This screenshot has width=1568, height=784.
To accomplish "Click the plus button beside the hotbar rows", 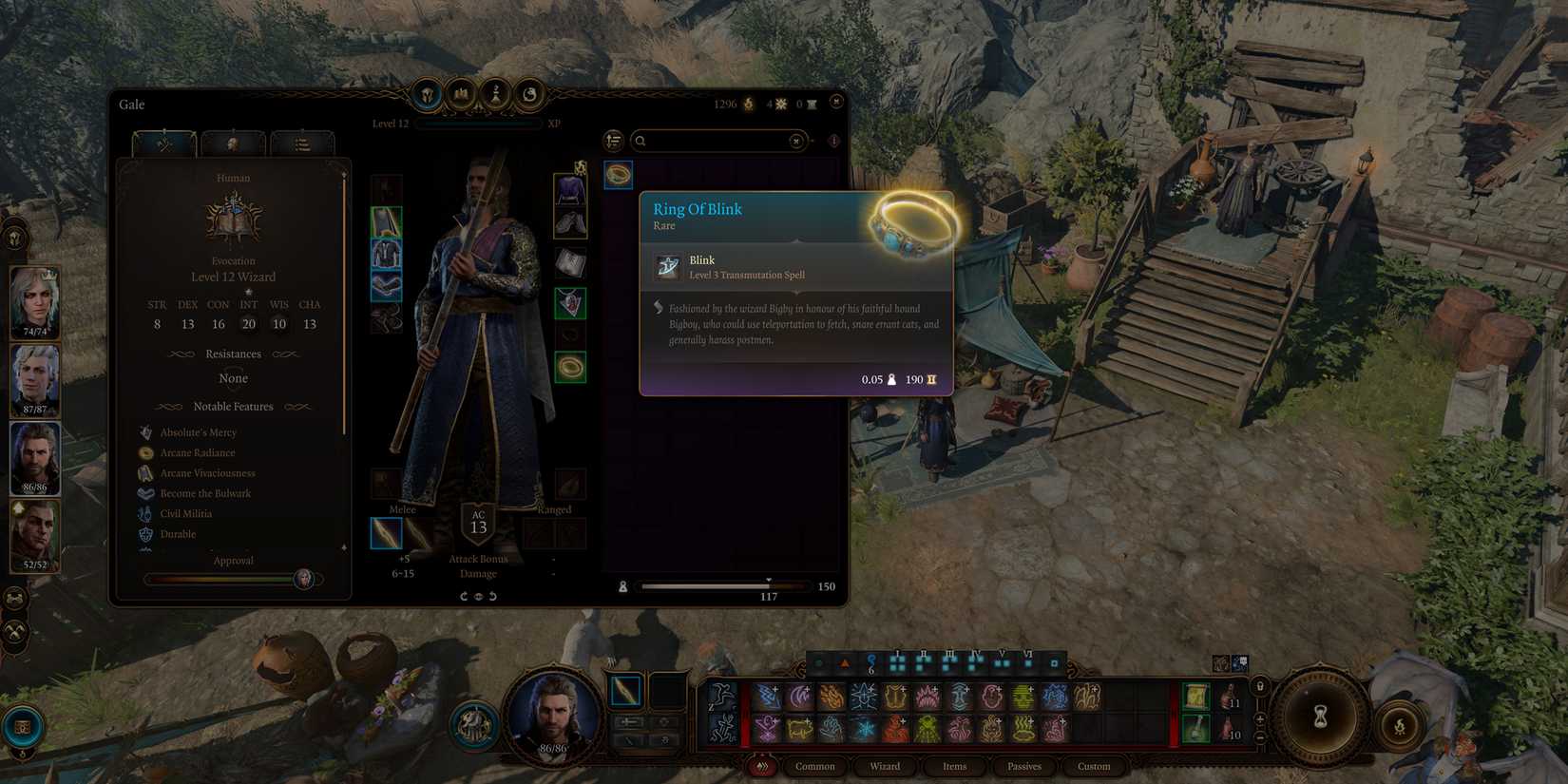I will click(1260, 718).
